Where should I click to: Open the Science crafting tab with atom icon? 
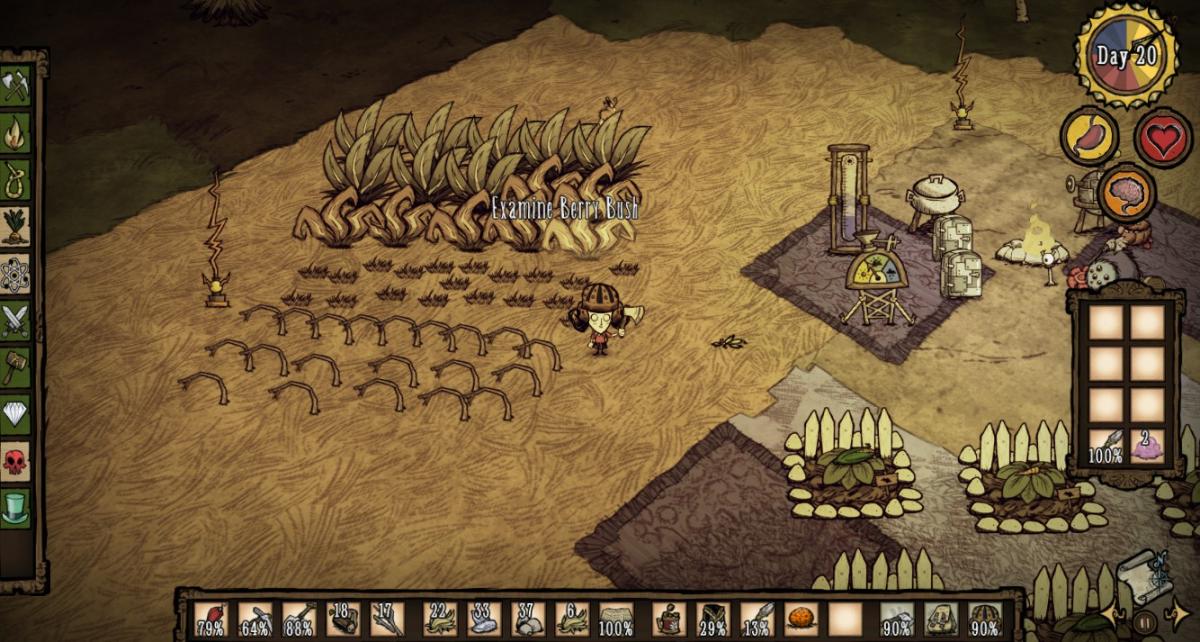(16, 273)
